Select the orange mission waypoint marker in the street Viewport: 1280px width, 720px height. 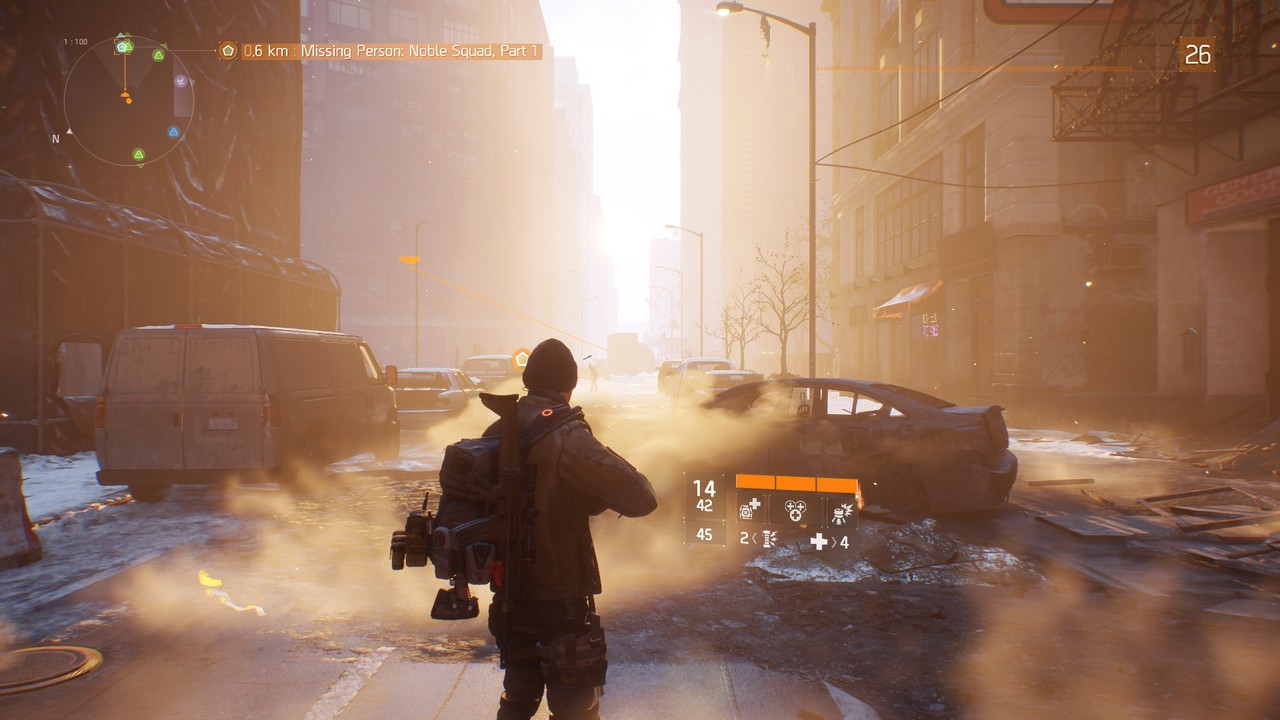pos(521,357)
